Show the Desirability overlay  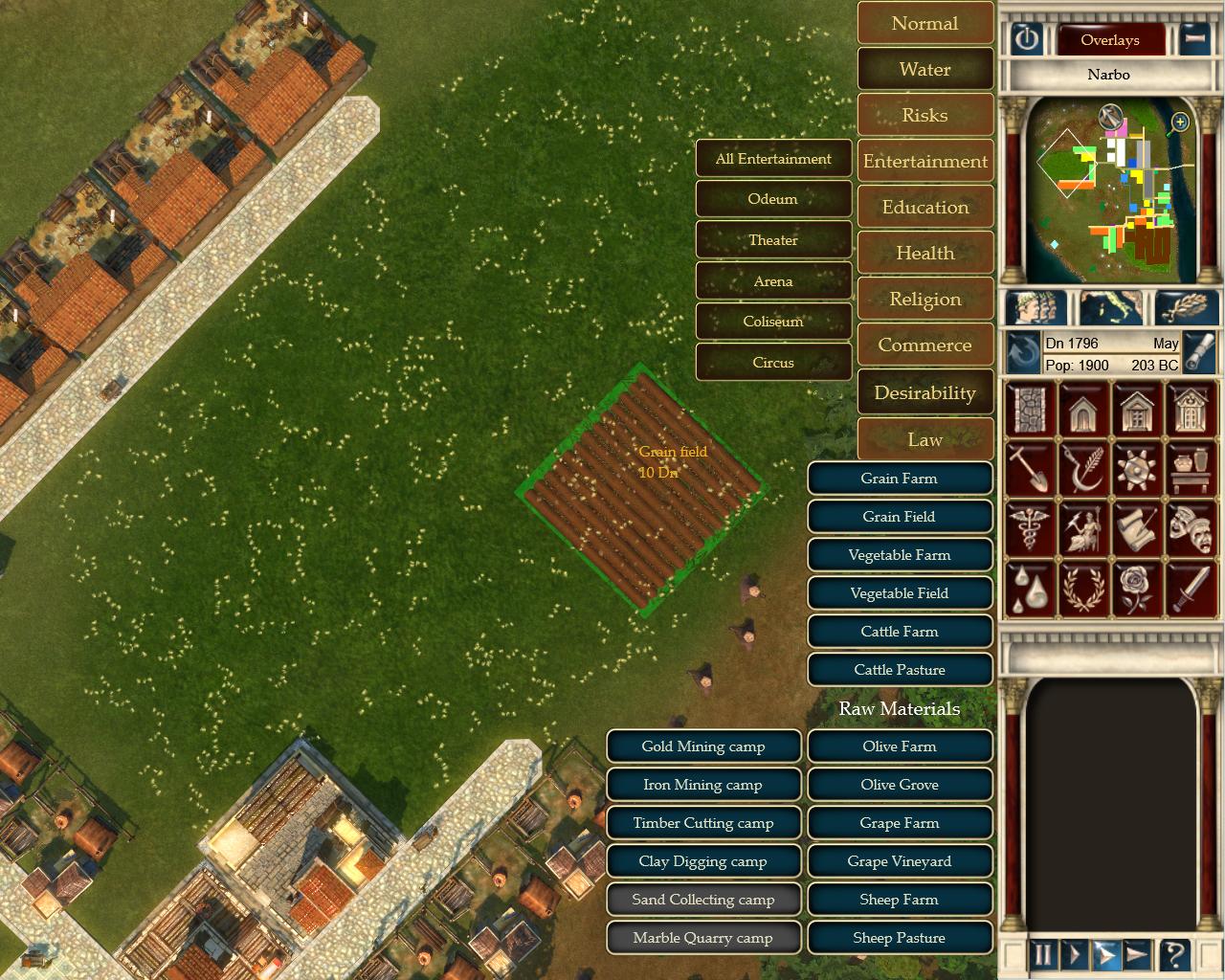(924, 393)
